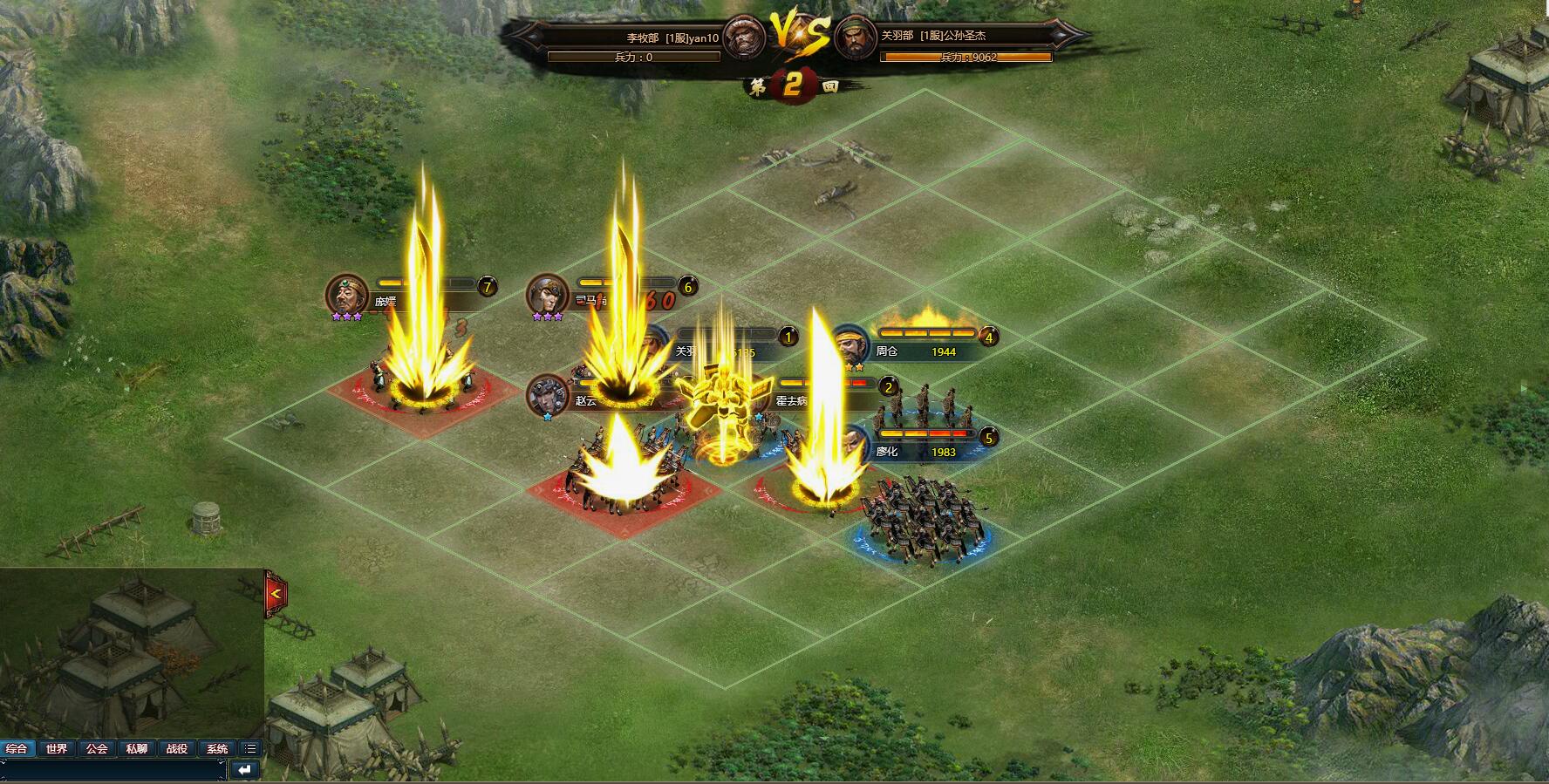Show the 战役 campaign chat tab
This screenshot has height=784, width=1549.
coord(177,748)
